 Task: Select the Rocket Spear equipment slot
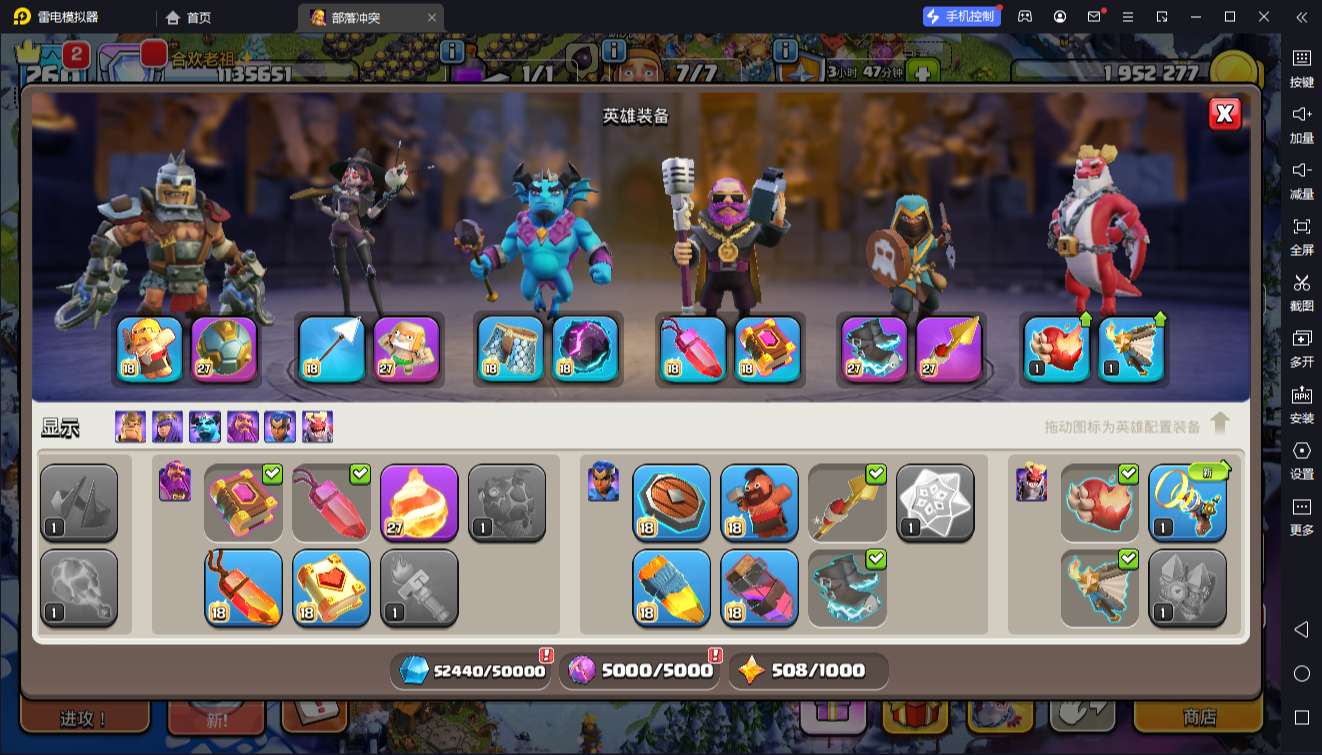click(949, 349)
